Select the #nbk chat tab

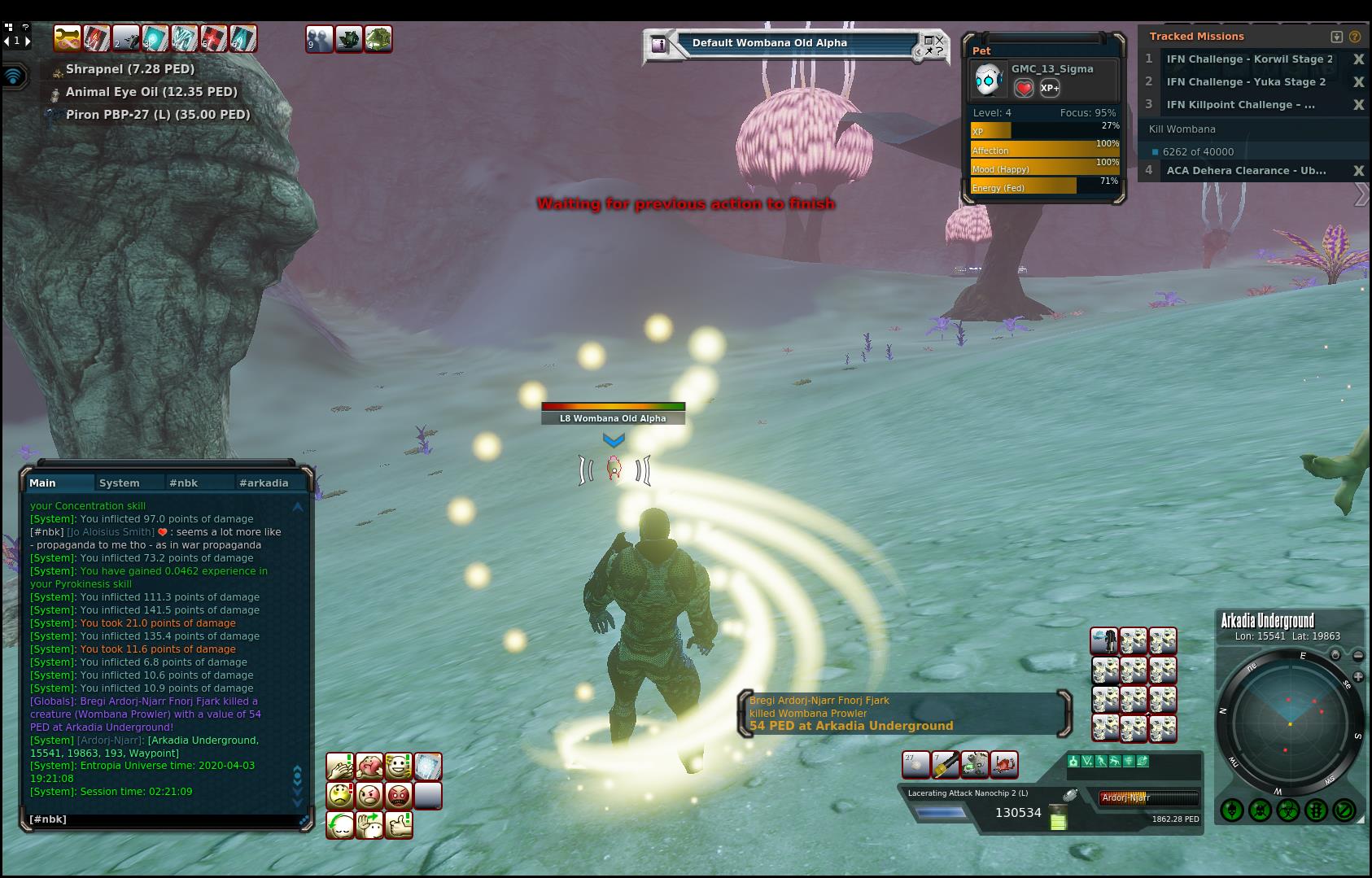(x=183, y=483)
